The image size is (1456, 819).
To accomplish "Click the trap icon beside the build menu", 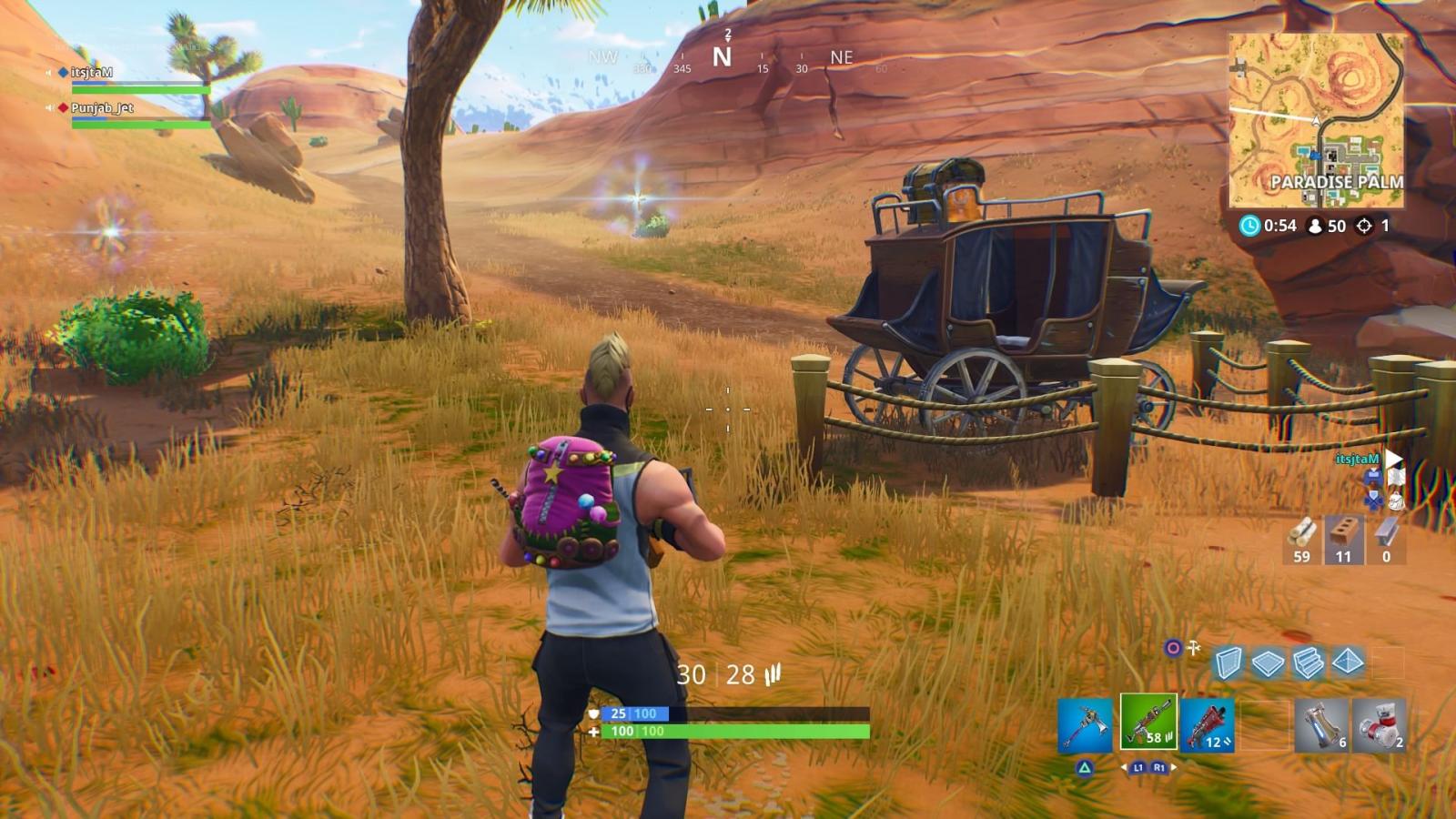I will coord(1193,647).
